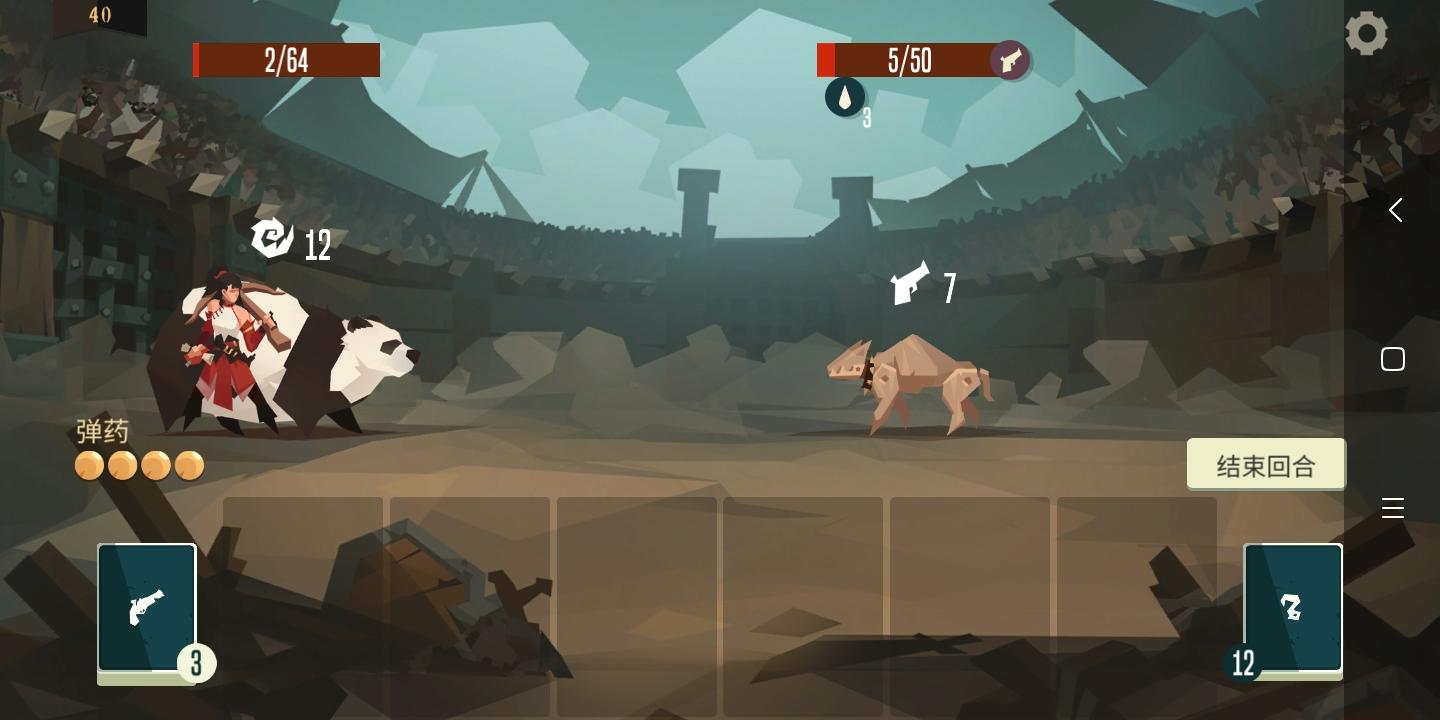1440x720 pixels.
Task: Open the settings gear menu
Action: 1367,33
